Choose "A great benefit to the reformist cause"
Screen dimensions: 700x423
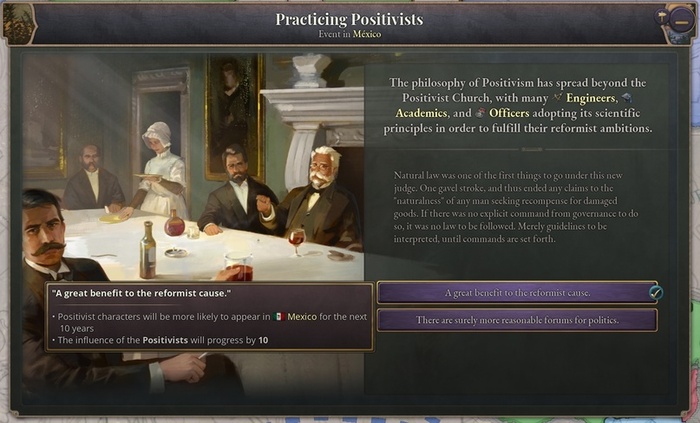pos(516,293)
